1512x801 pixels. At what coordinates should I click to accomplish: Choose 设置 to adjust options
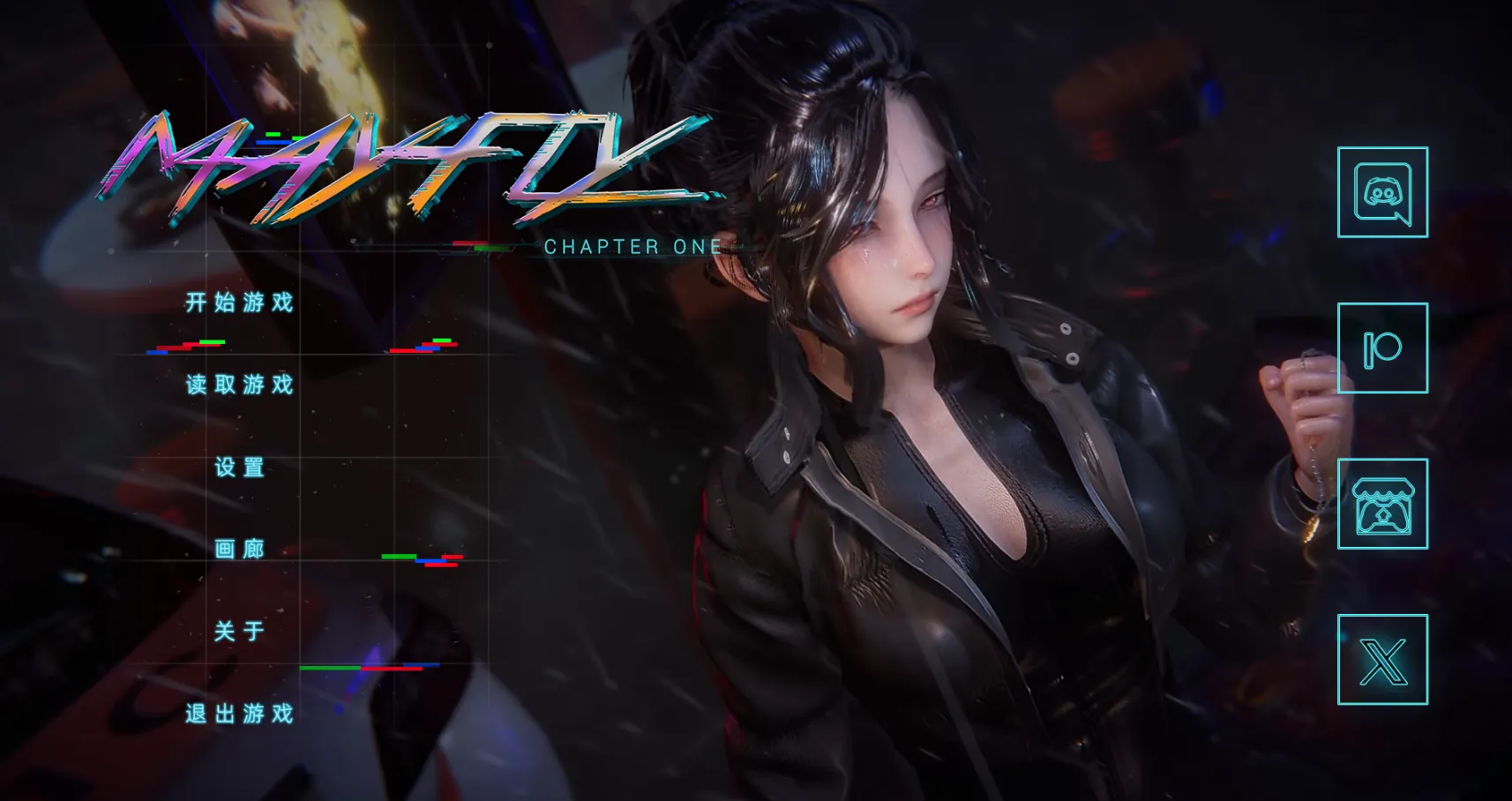click(x=236, y=468)
